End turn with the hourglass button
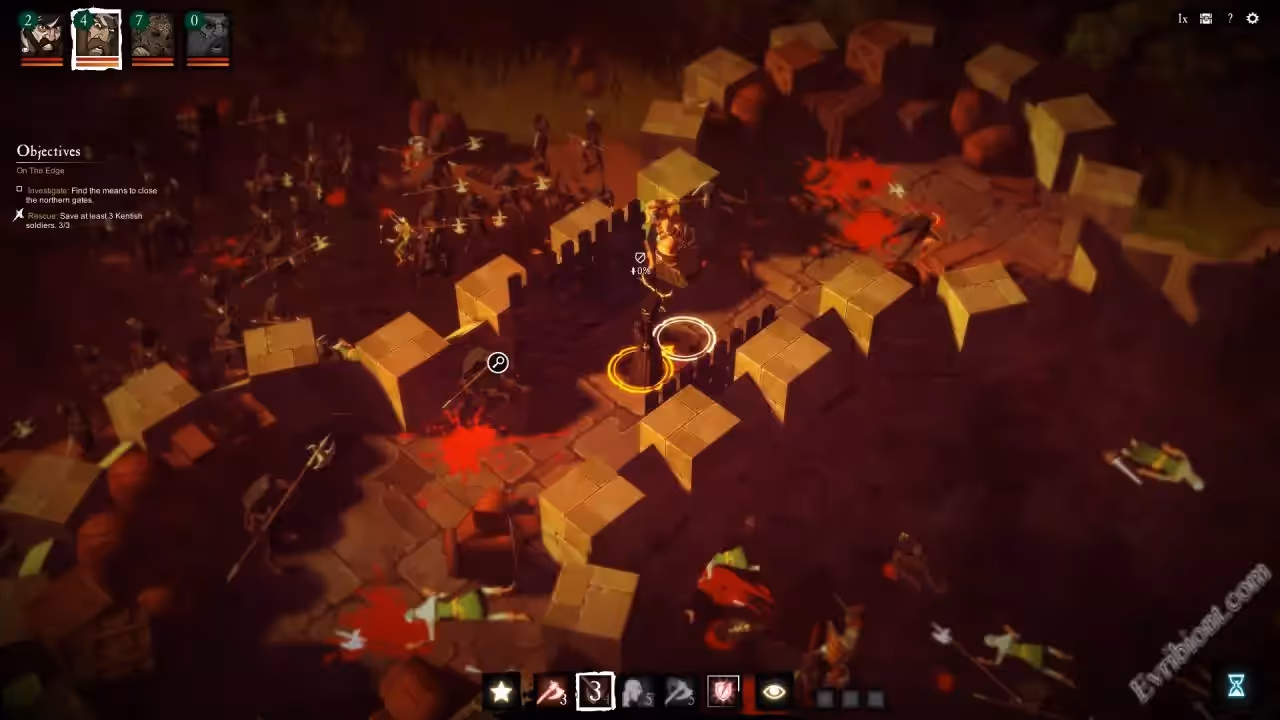Viewport: 1280px width, 720px height. [1236, 685]
